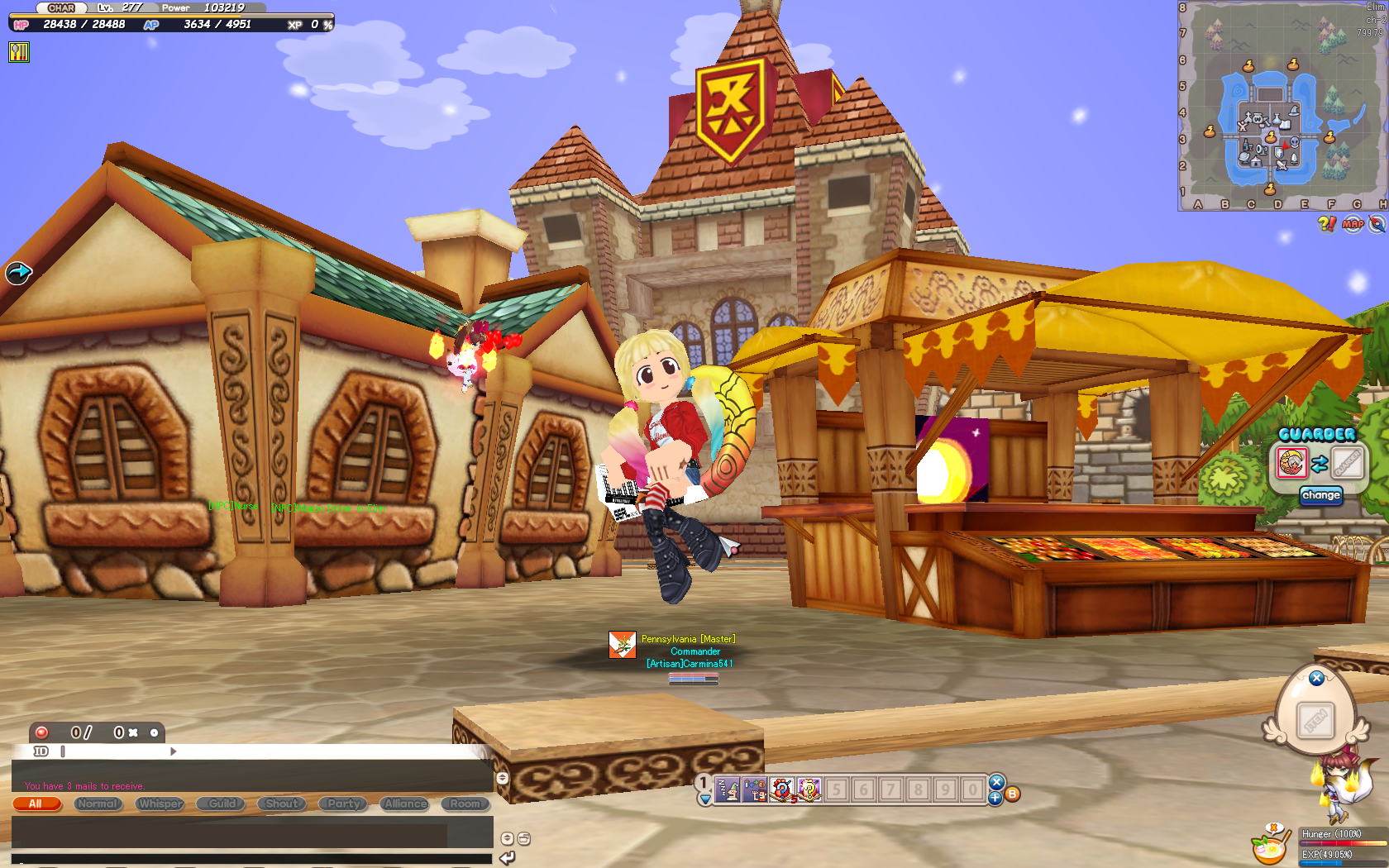
Task: Select the Guild chat tab
Action: click(x=222, y=804)
